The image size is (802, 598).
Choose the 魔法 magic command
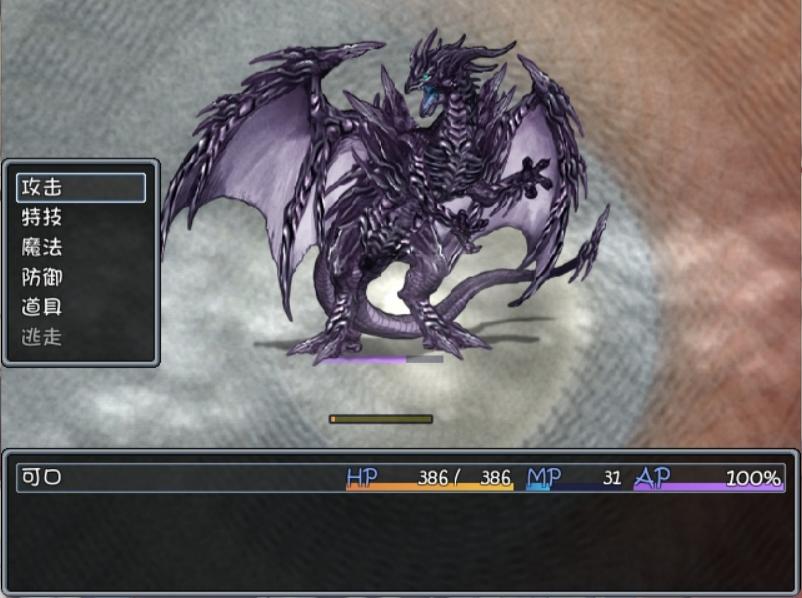coord(80,247)
